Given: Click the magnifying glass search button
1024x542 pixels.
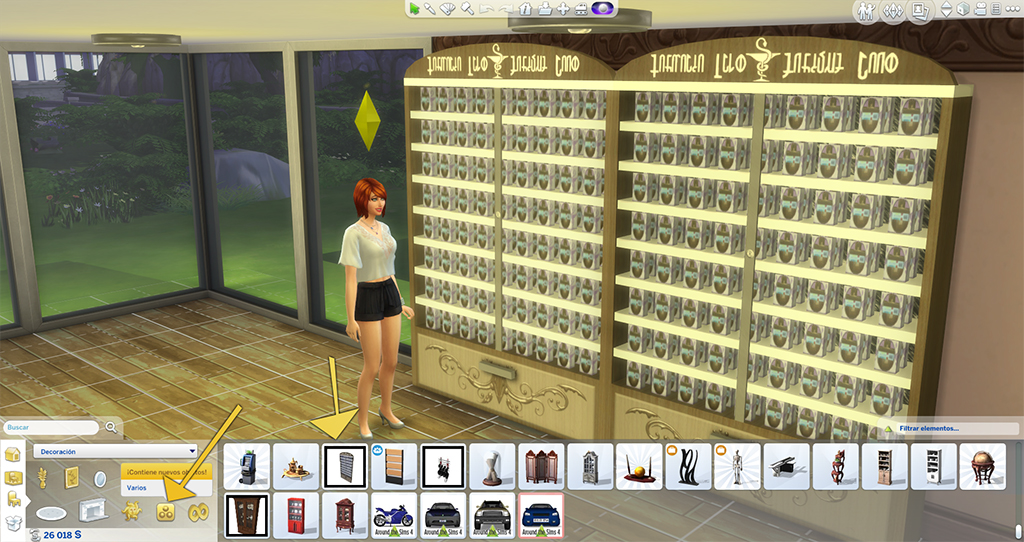Looking at the screenshot, I should pos(111,427).
